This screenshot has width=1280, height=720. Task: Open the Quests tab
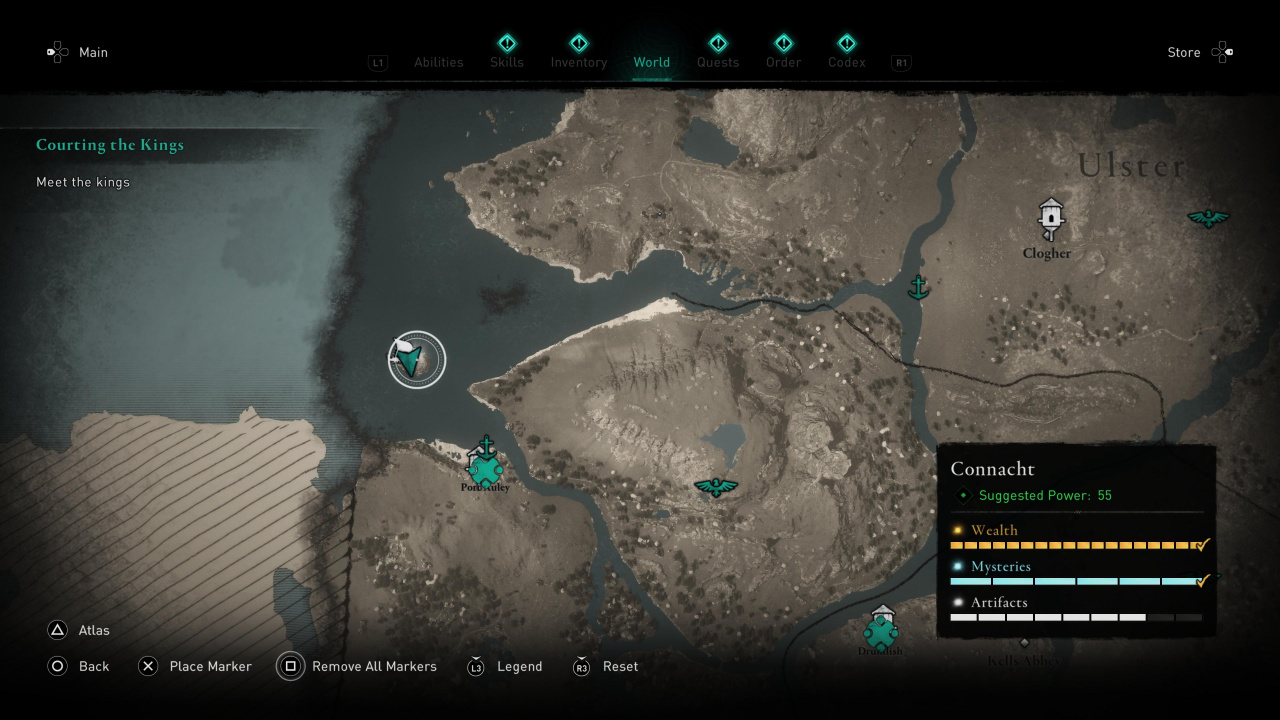coord(718,61)
